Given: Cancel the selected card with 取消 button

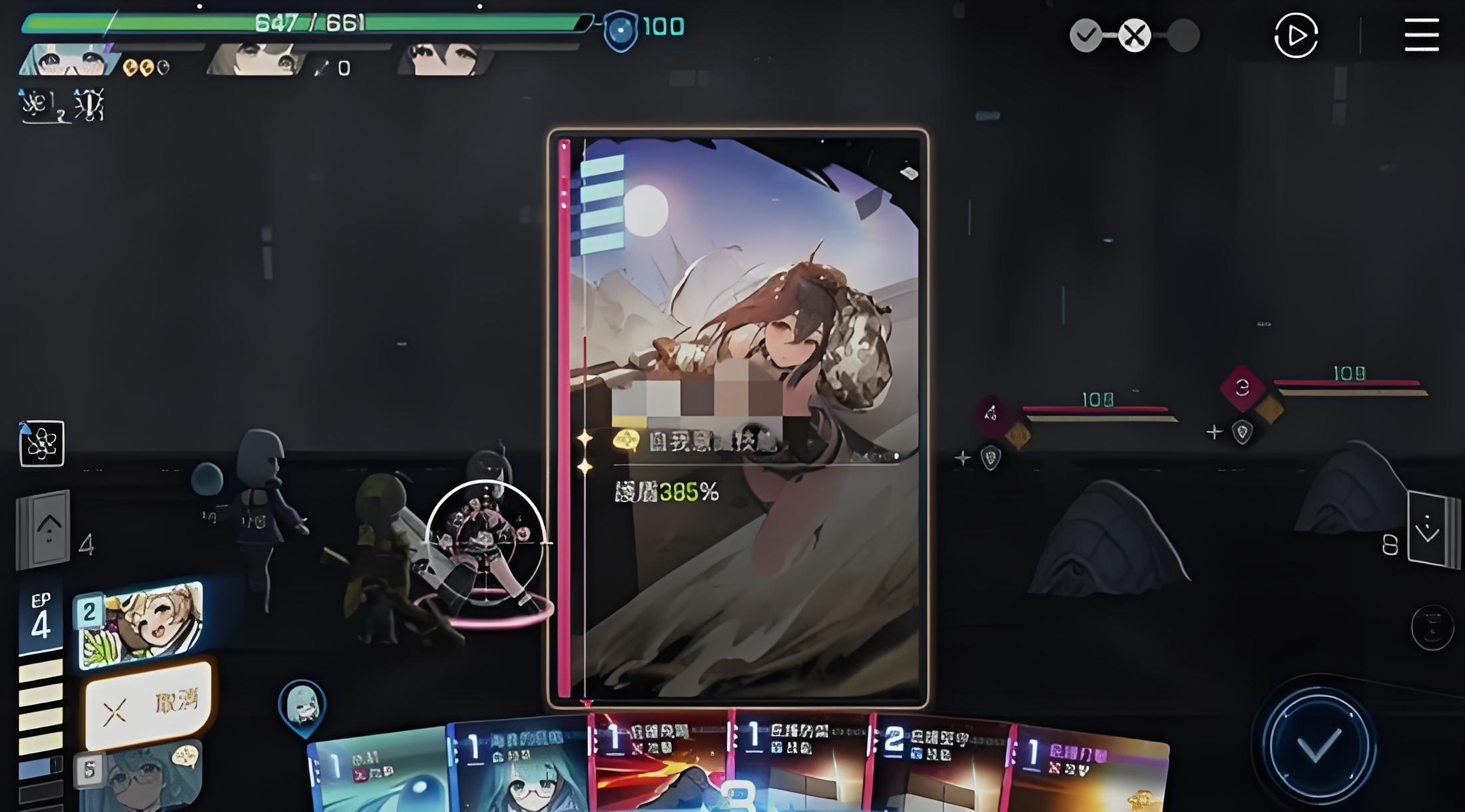Looking at the screenshot, I should pyautogui.click(x=149, y=706).
